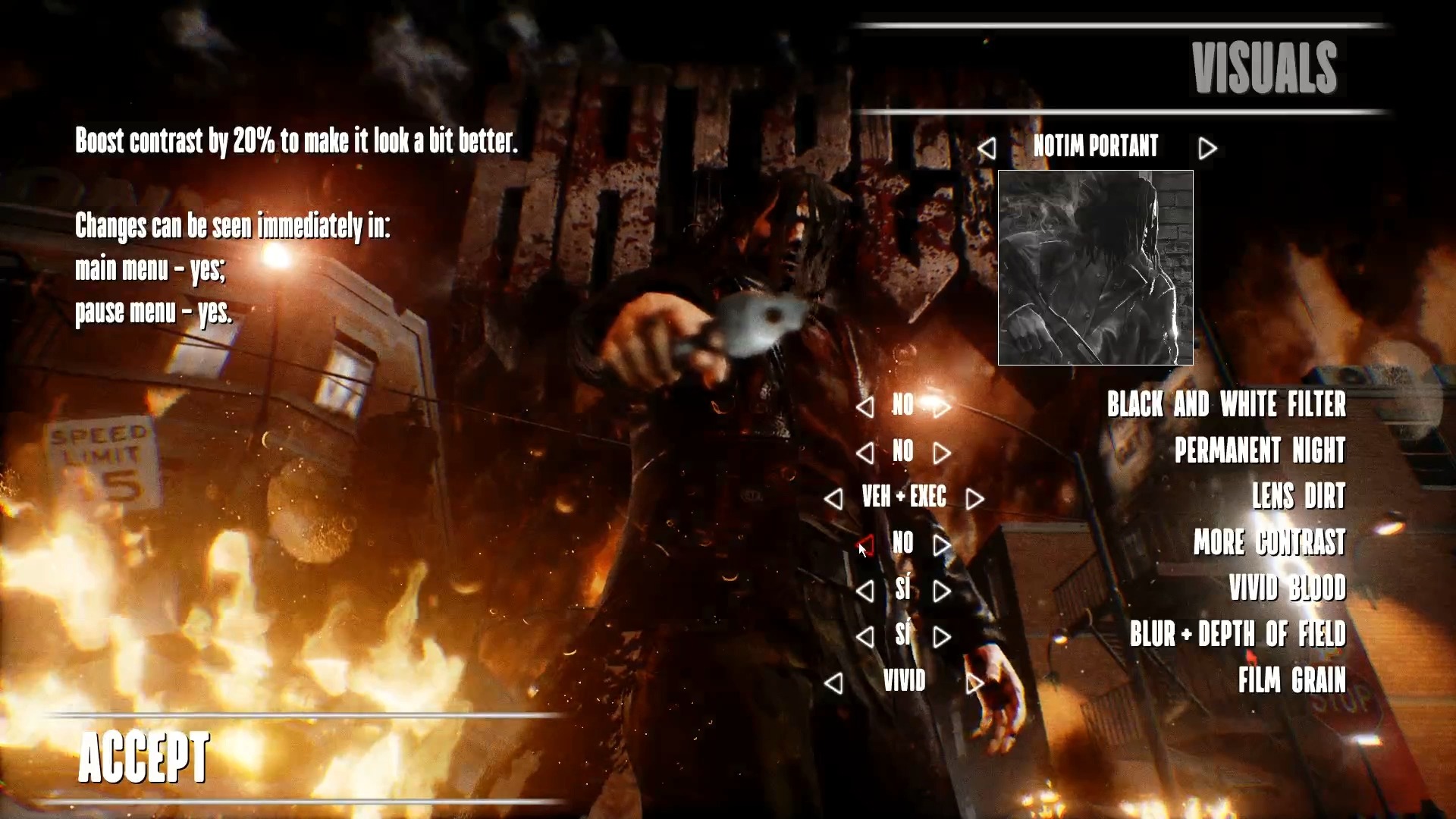The image size is (1456, 819).
Task: Click the black-and-white preview thumbnail
Action: (x=1095, y=268)
